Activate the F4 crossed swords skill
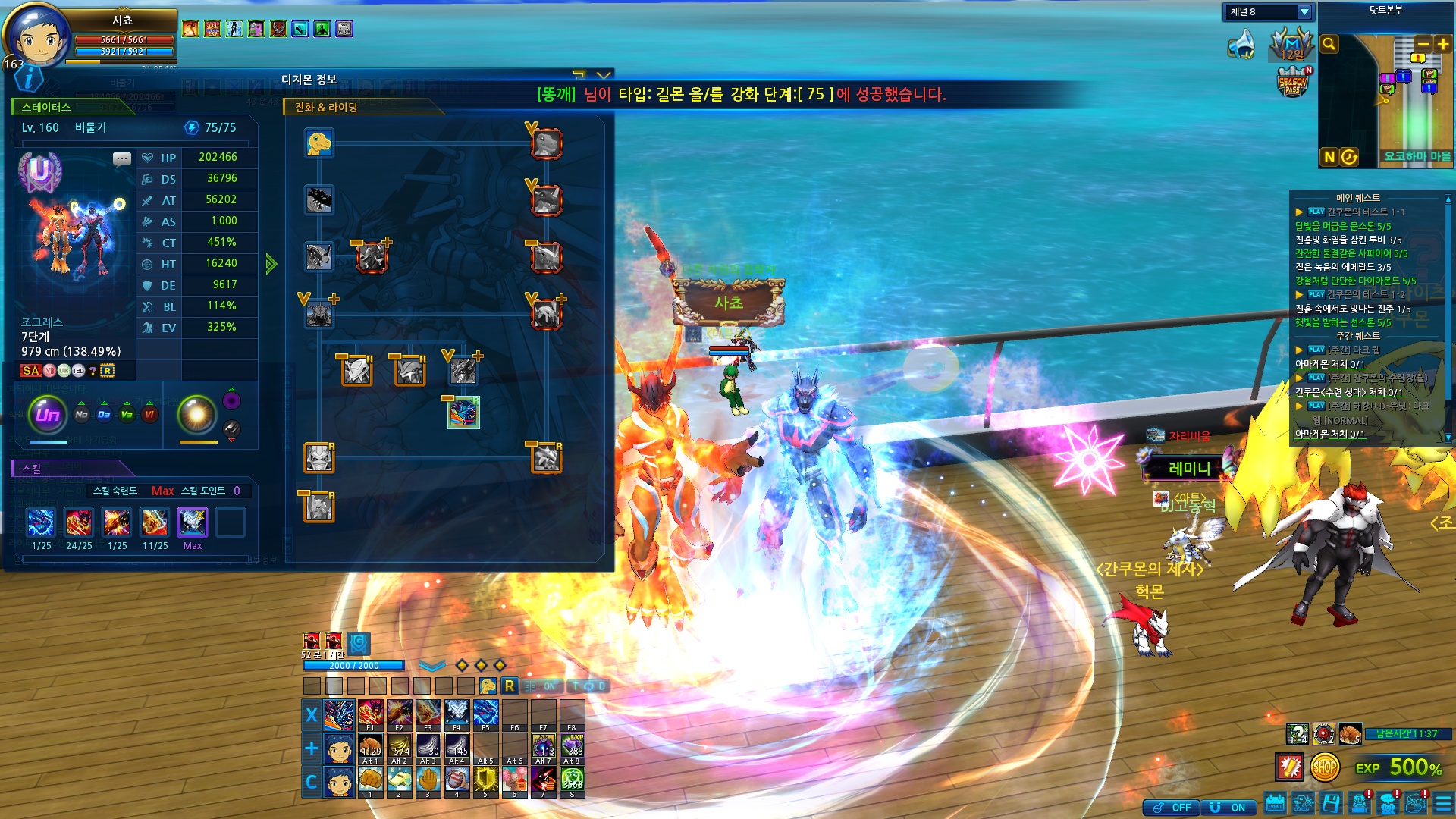 (x=457, y=714)
